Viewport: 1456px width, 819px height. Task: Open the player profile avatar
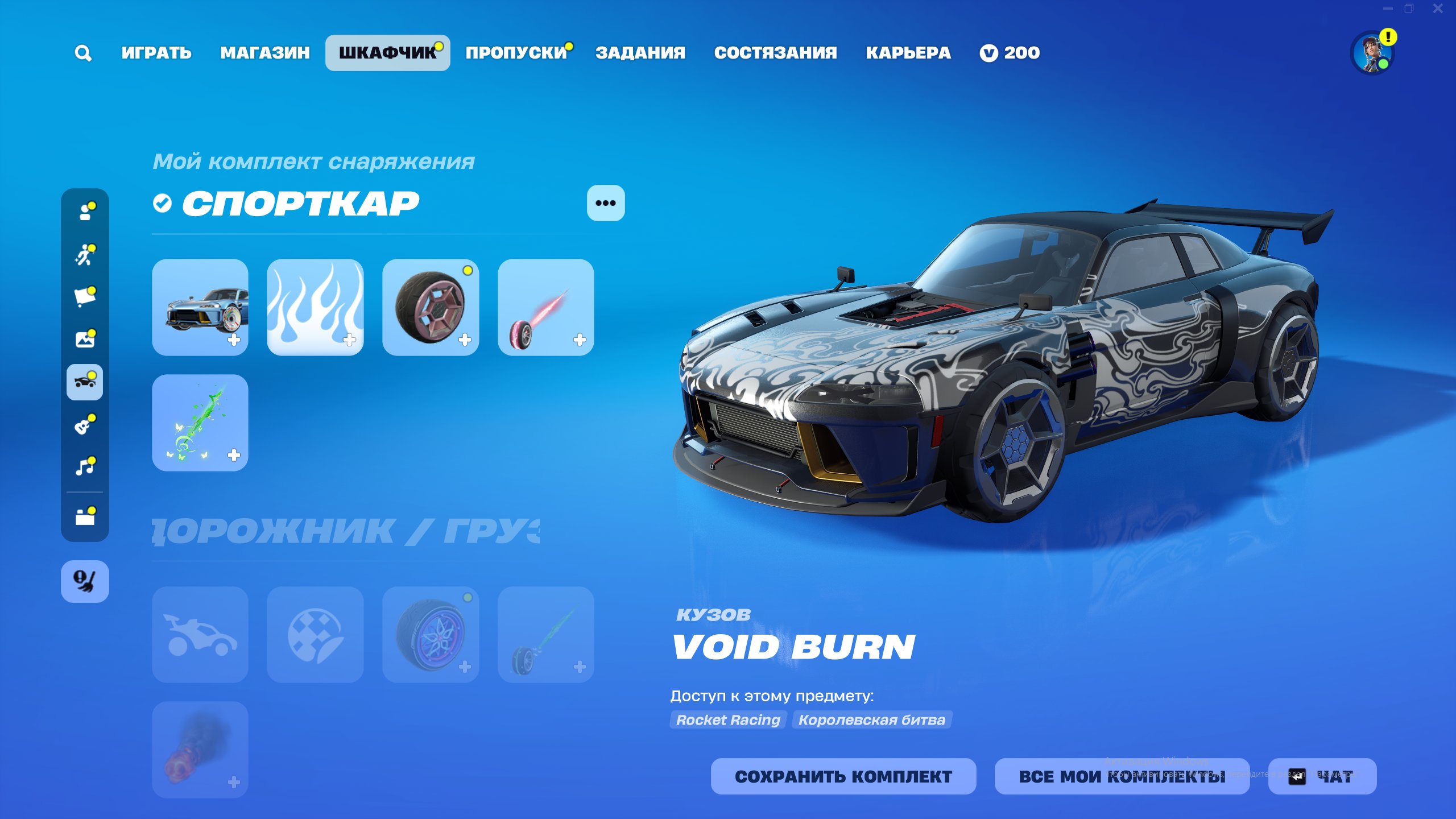pyautogui.click(x=1372, y=53)
